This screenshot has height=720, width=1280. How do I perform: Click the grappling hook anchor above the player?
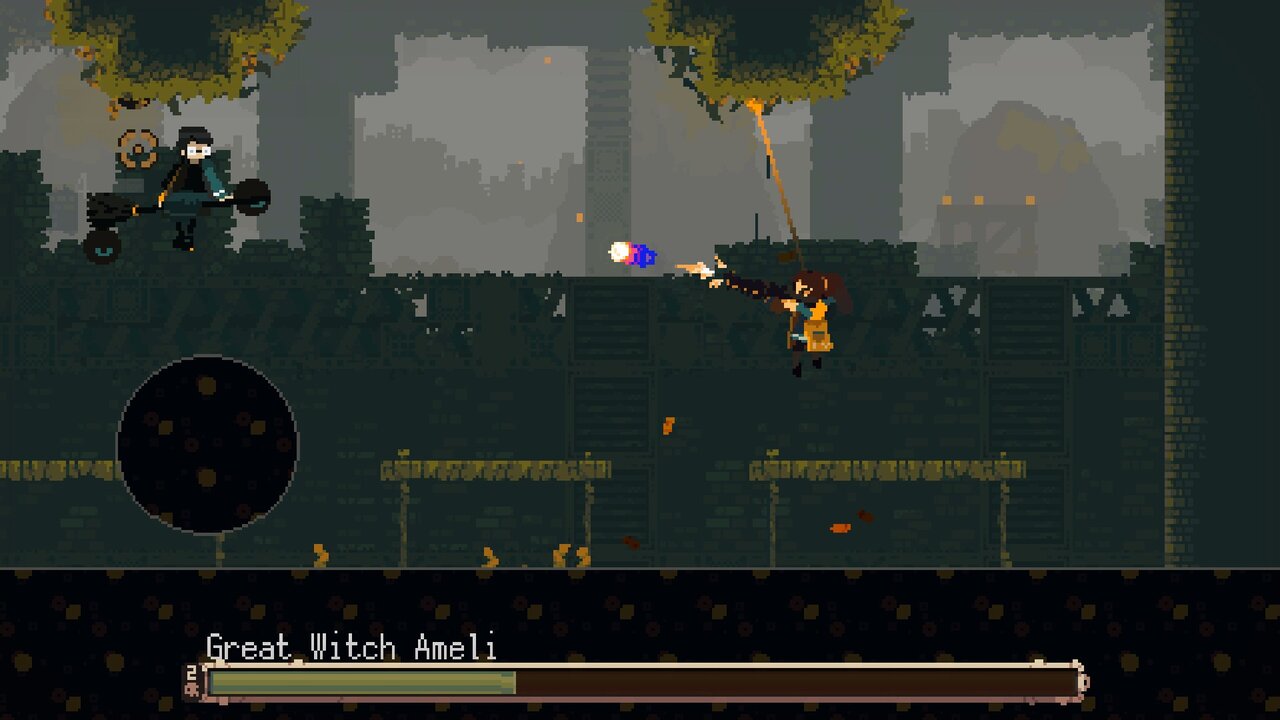click(753, 102)
